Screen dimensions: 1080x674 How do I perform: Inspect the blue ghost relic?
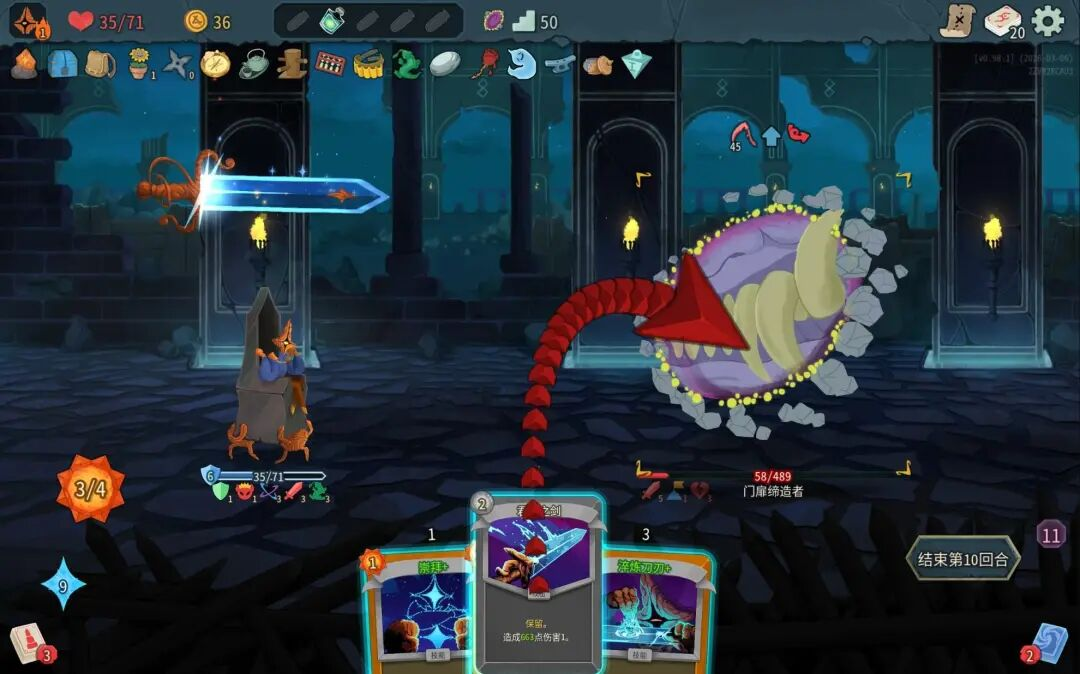tap(521, 64)
